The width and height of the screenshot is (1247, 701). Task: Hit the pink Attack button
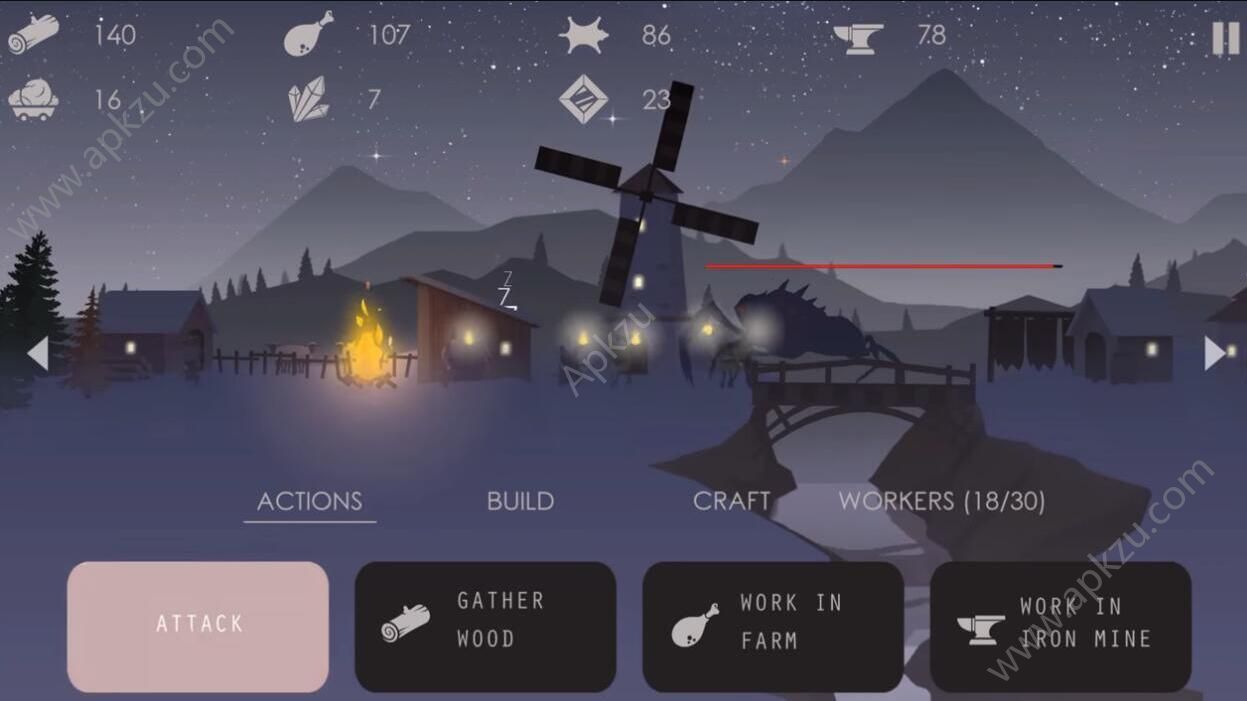point(198,626)
